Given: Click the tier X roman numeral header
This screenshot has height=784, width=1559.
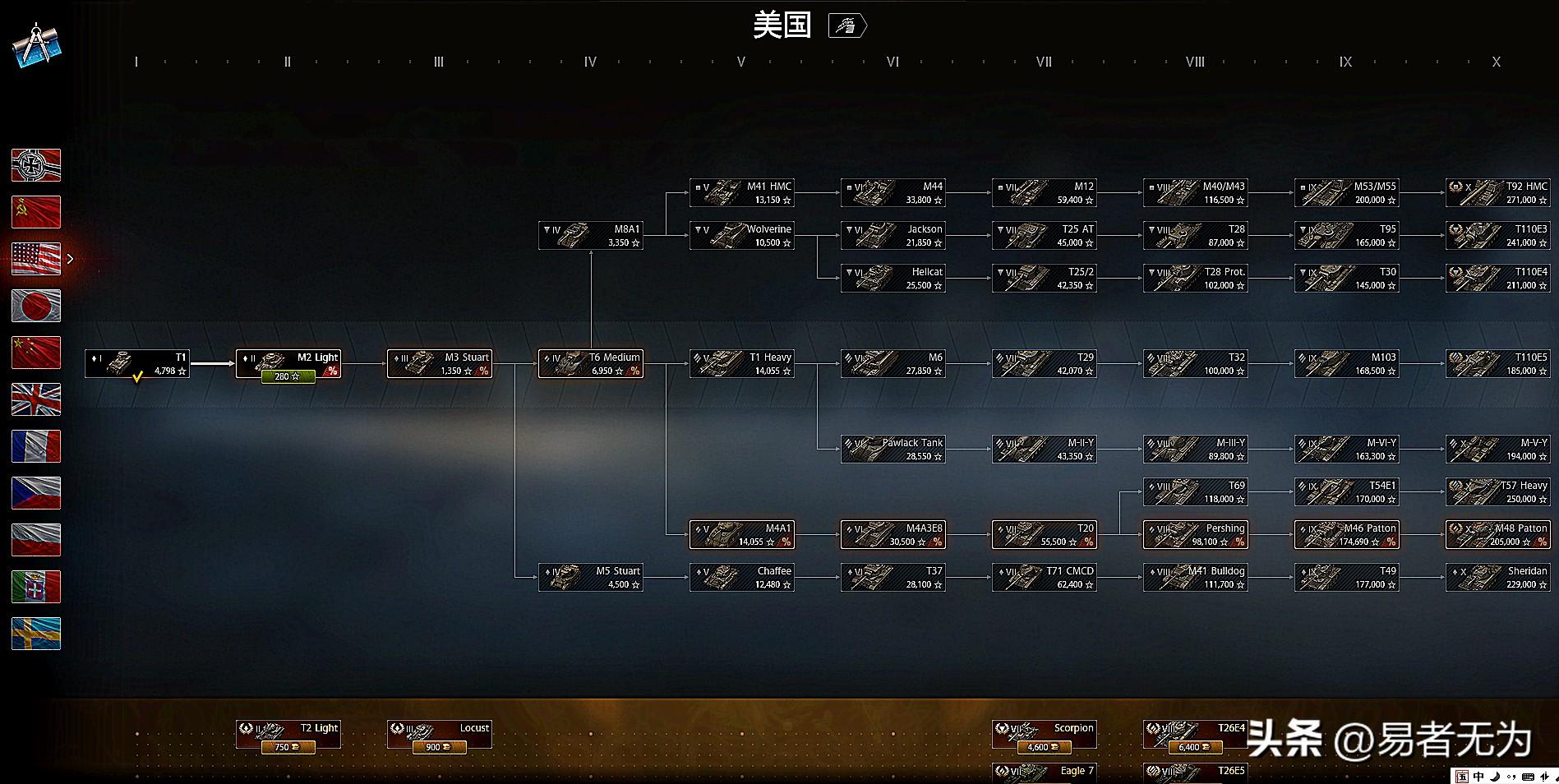Looking at the screenshot, I should pyautogui.click(x=1496, y=62).
